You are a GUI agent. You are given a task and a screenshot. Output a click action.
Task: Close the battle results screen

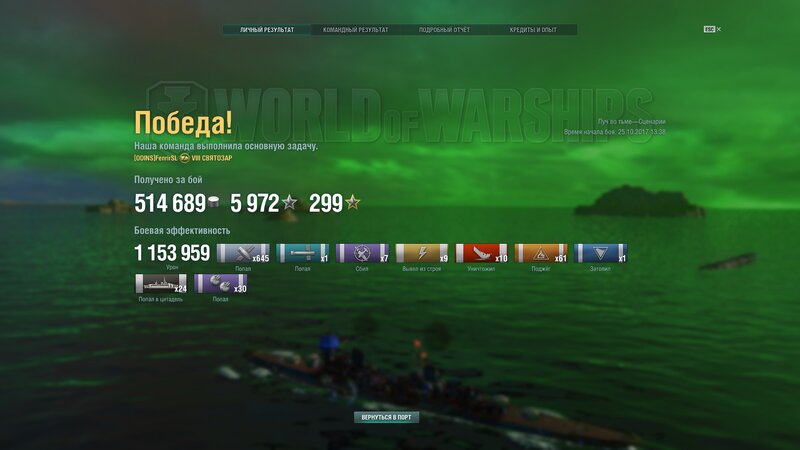(x=712, y=30)
